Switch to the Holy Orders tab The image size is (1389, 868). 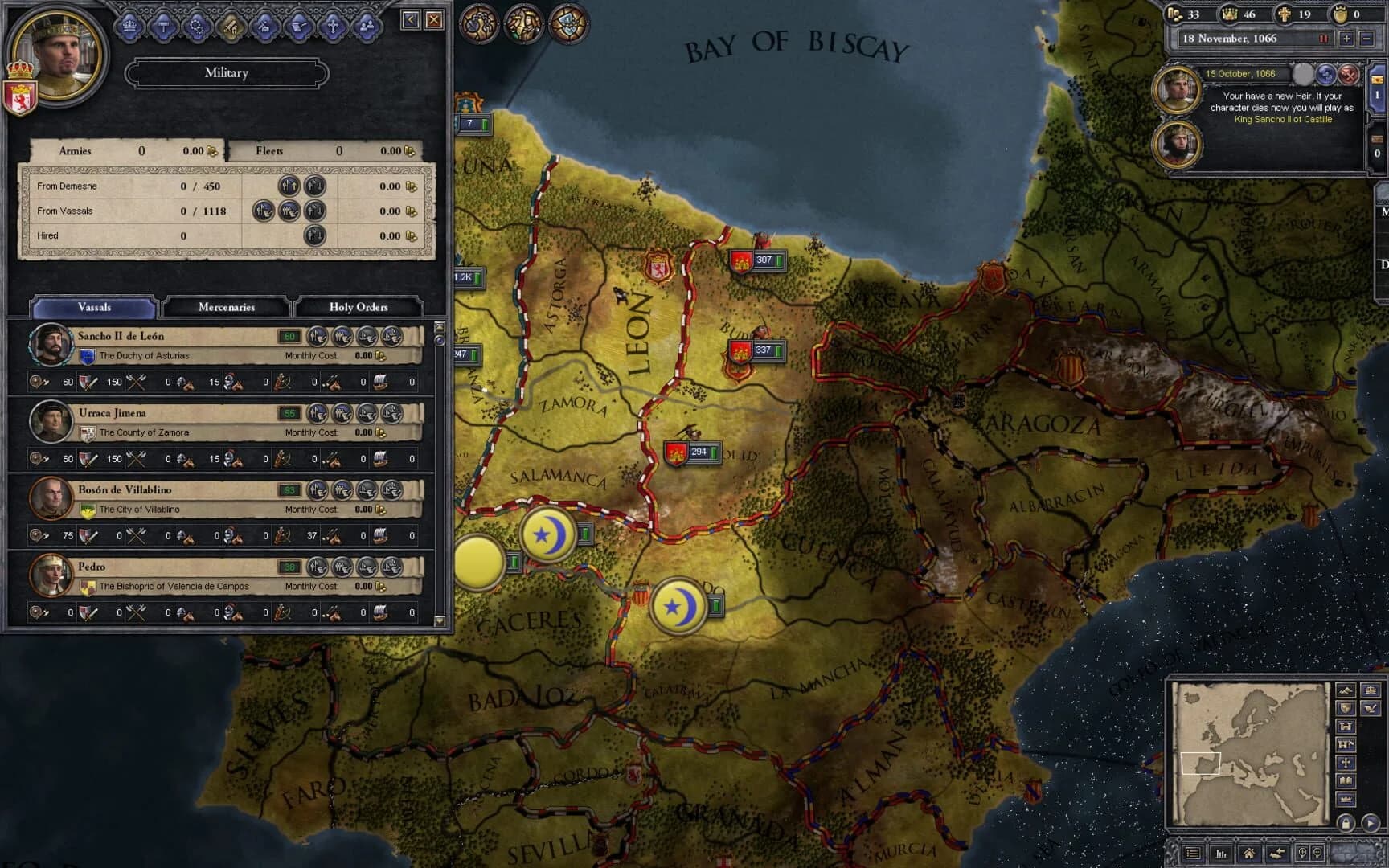point(359,307)
